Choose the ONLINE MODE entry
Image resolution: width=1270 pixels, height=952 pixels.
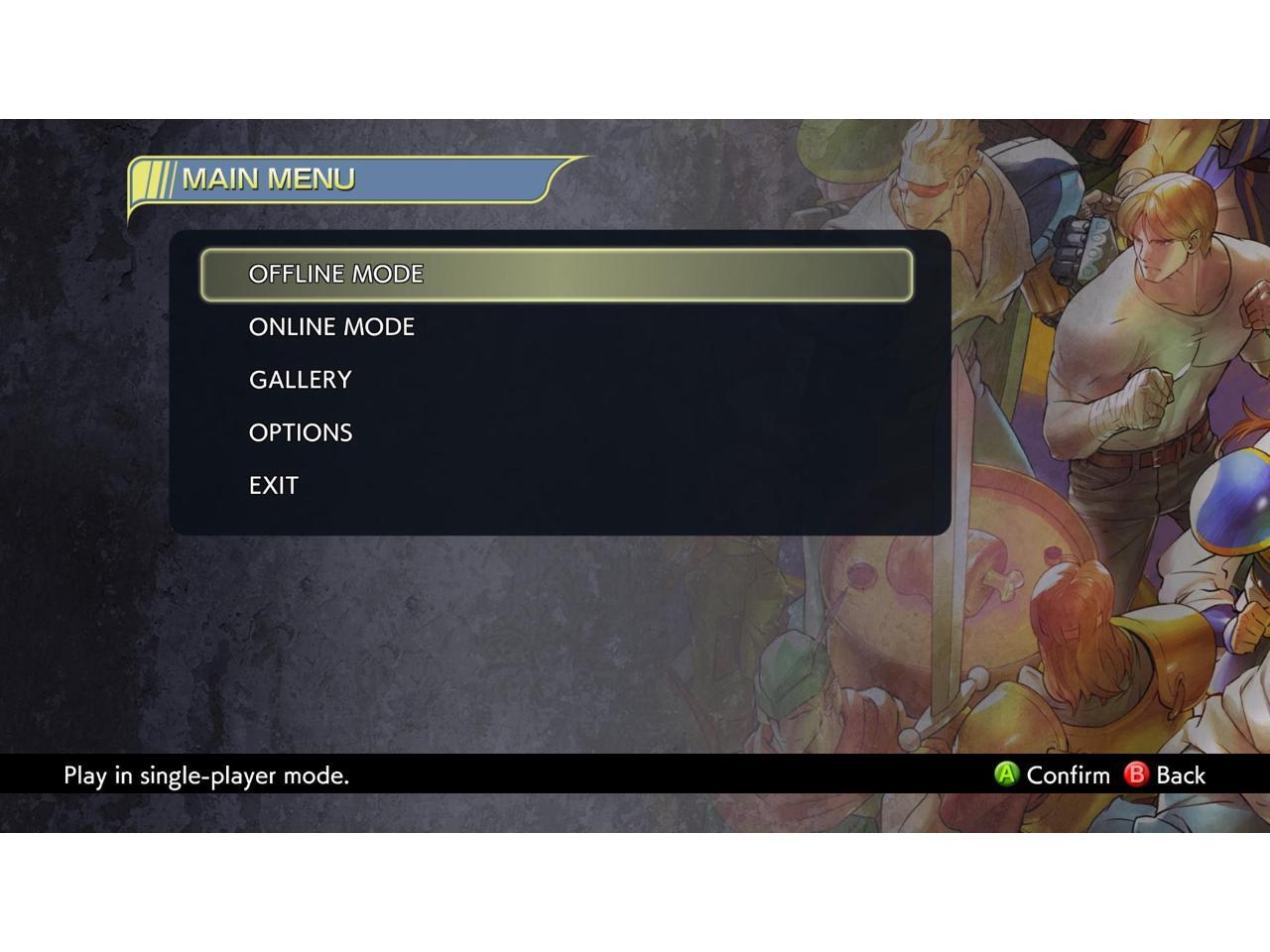point(331,327)
